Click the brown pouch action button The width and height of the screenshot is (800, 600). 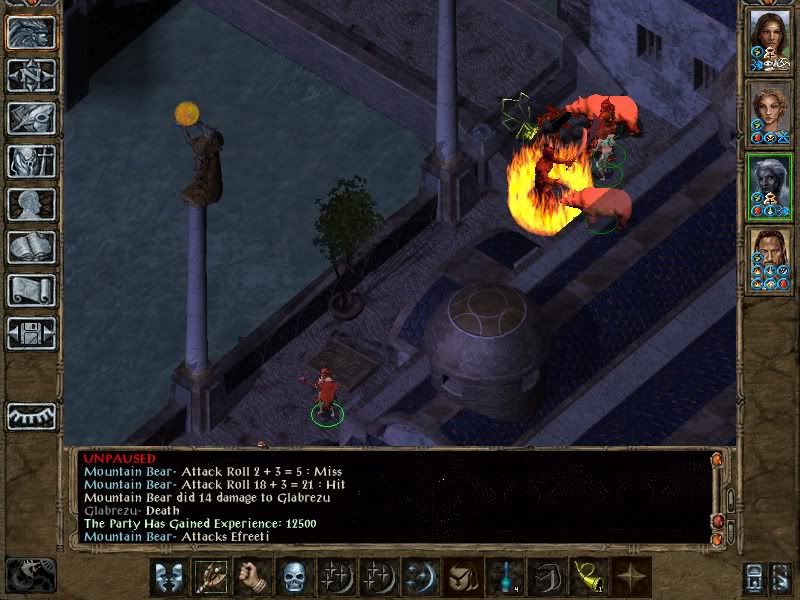(464, 578)
